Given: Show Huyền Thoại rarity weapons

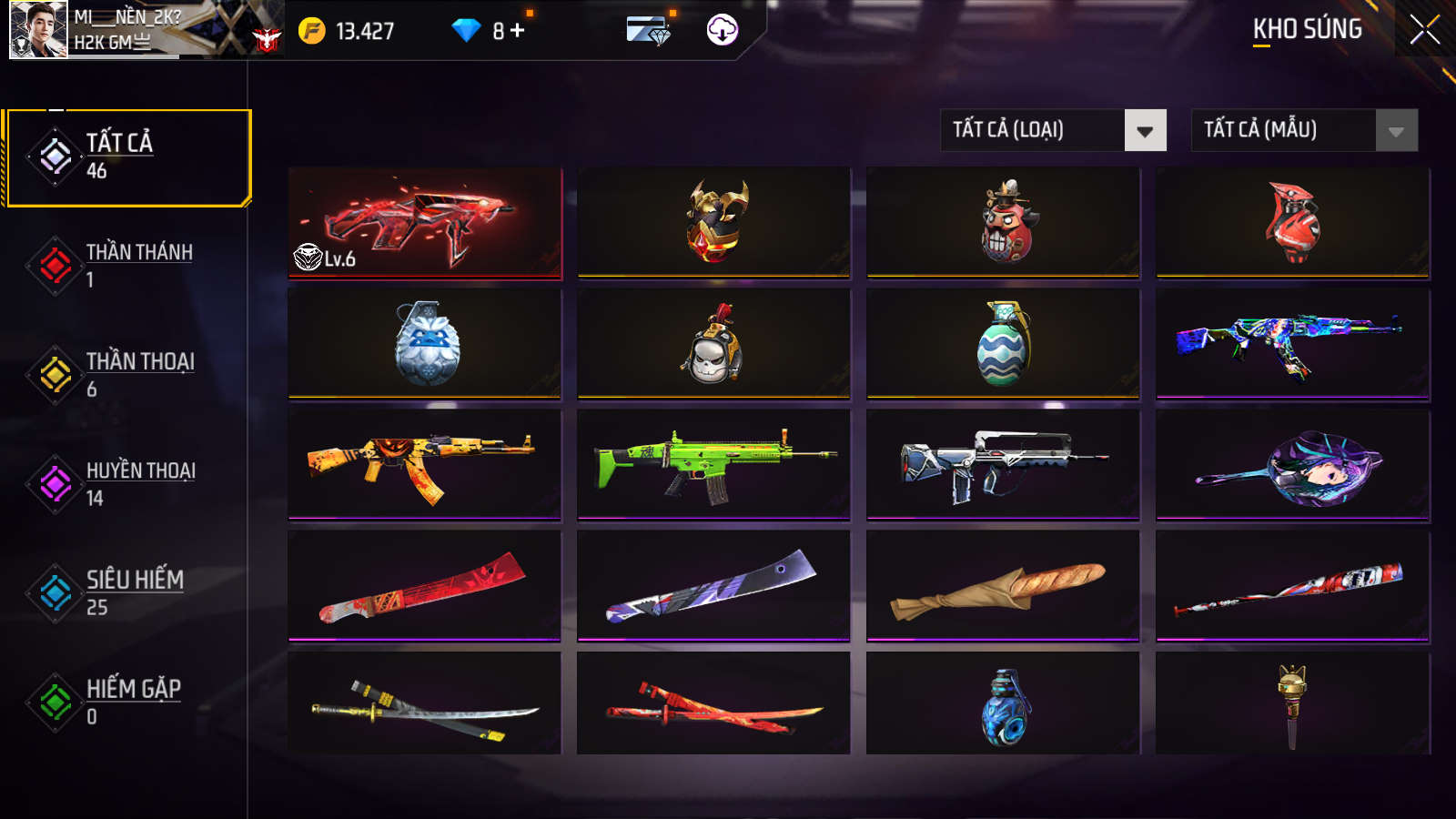Looking at the screenshot, I should [127, 484].
